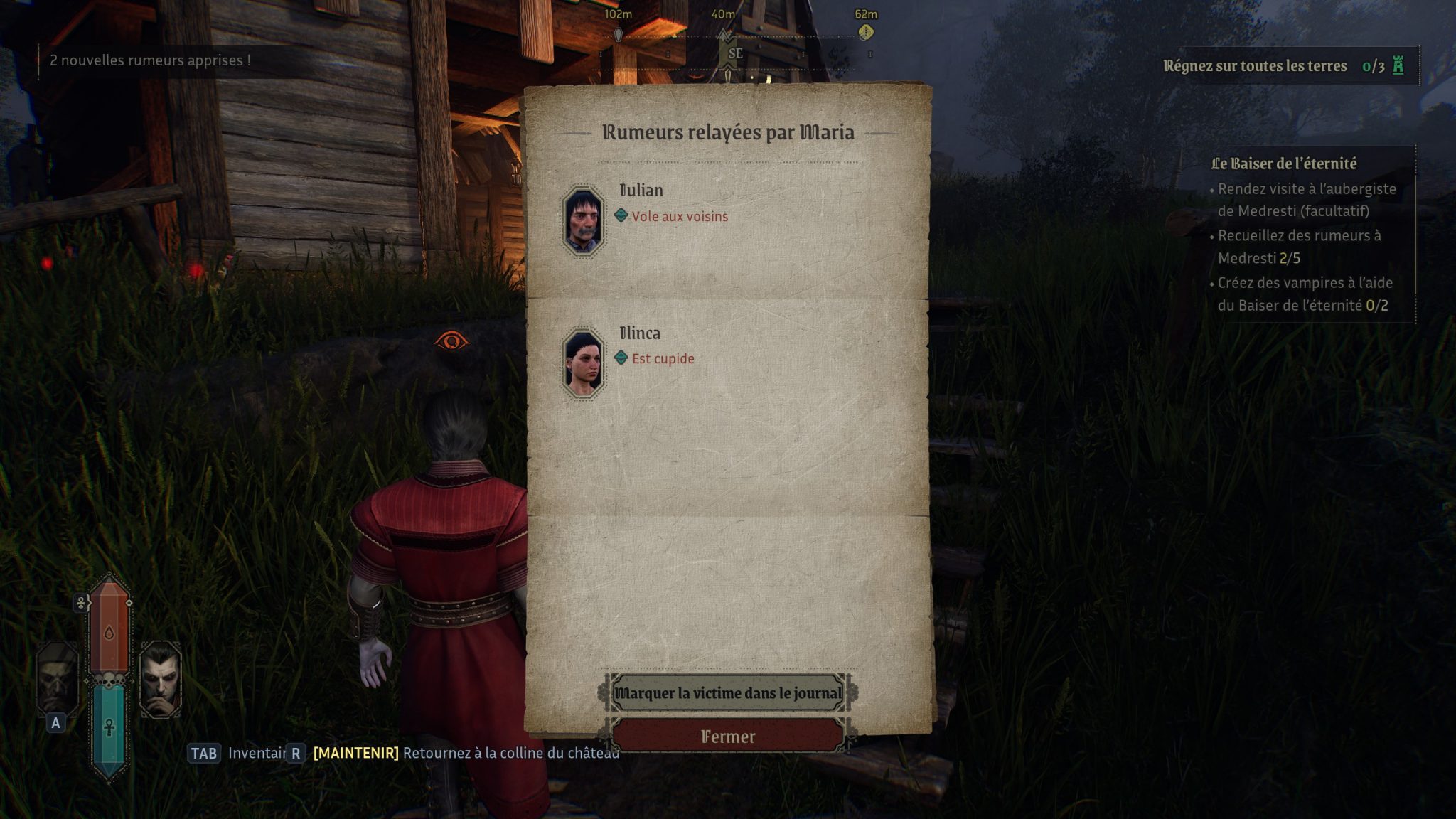Select Iulian's rumor entry portrait
Viewport: 1456px width, 819px height.
click(583, 220)
